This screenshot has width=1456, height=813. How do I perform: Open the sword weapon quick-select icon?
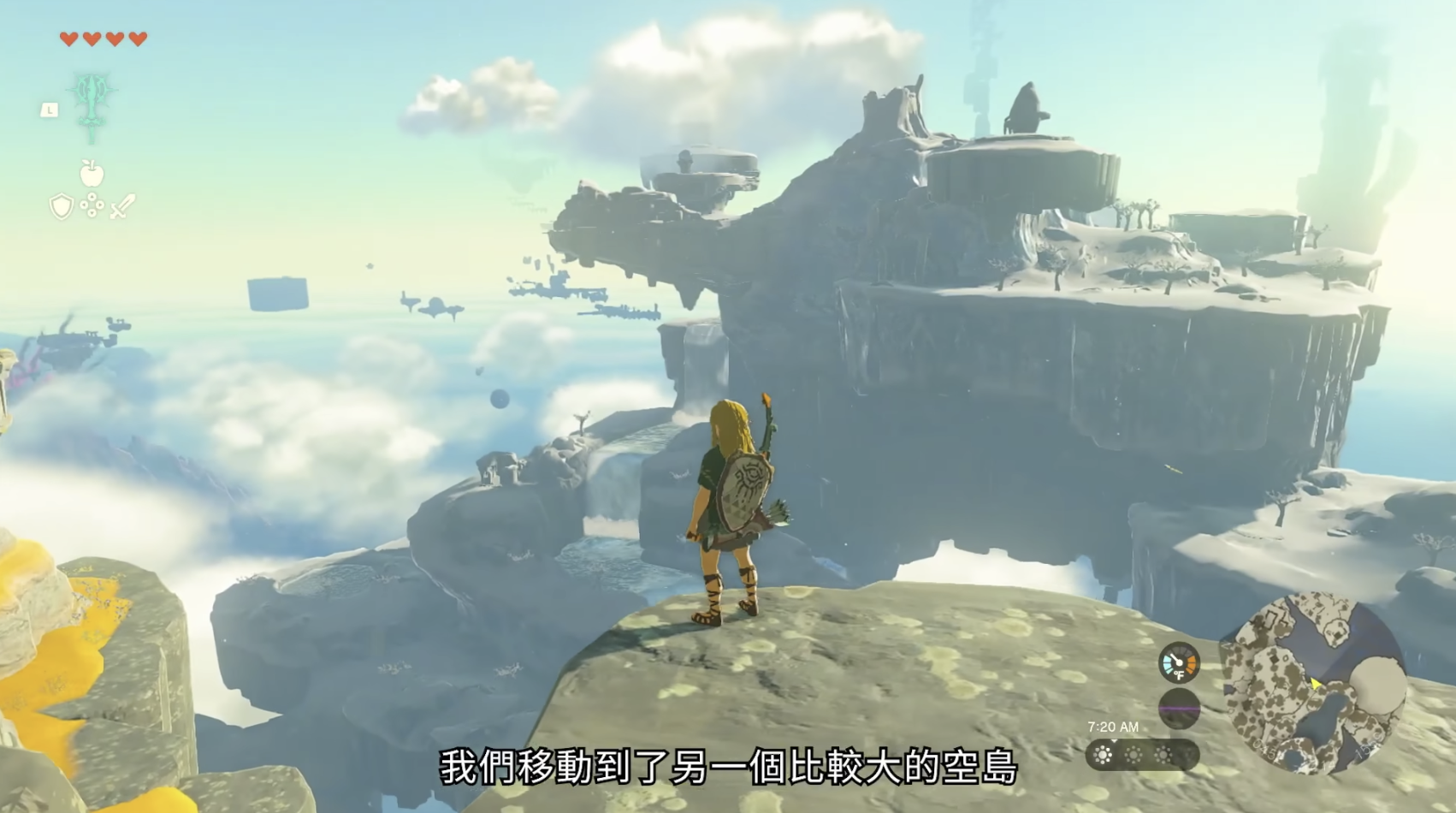click(123, 206)
